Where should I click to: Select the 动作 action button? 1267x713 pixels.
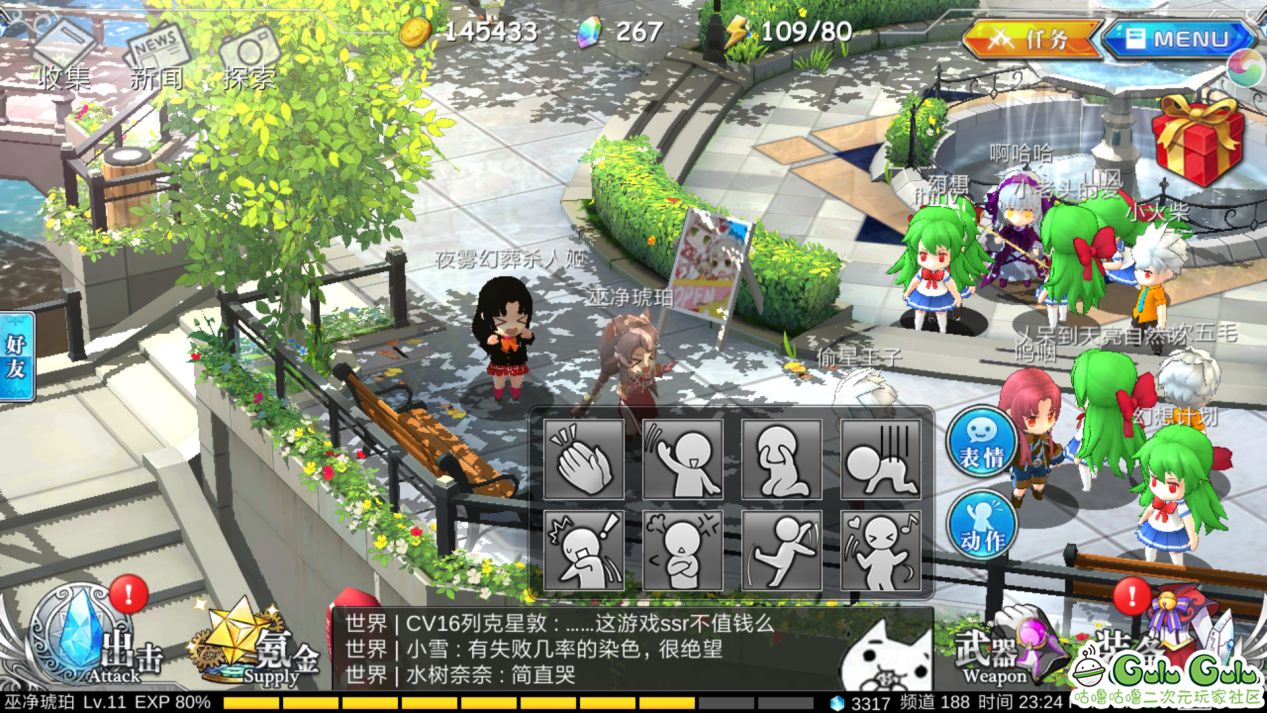click(x=982, y=523)
